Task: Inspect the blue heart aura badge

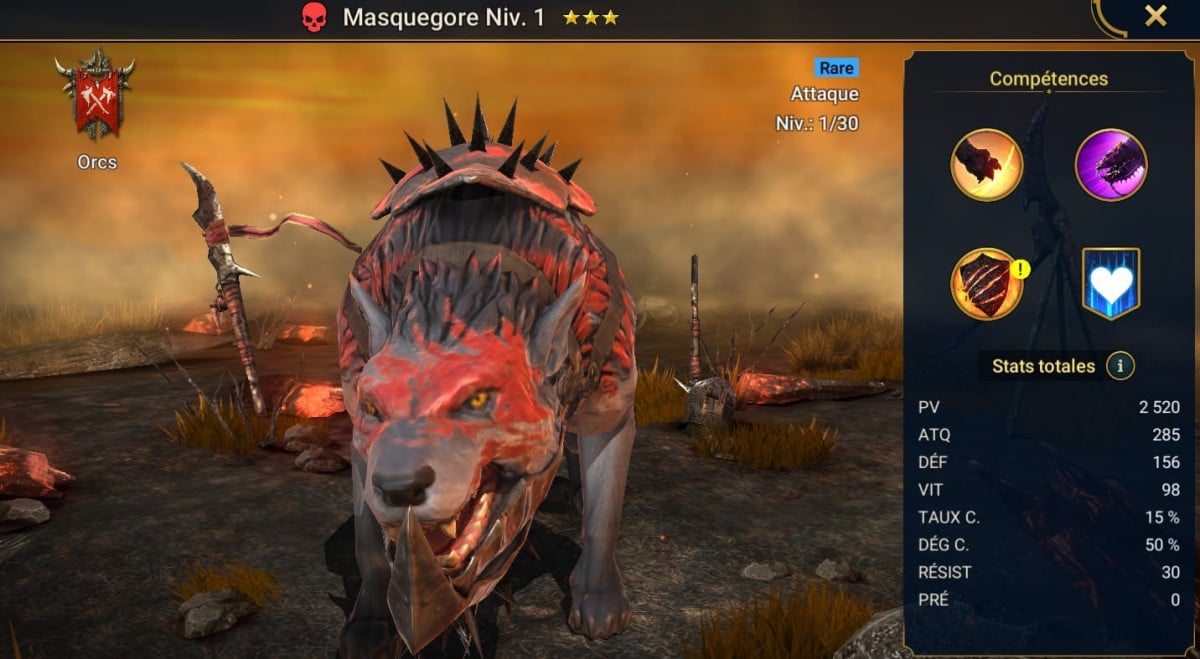Action: click(1111, 284)
